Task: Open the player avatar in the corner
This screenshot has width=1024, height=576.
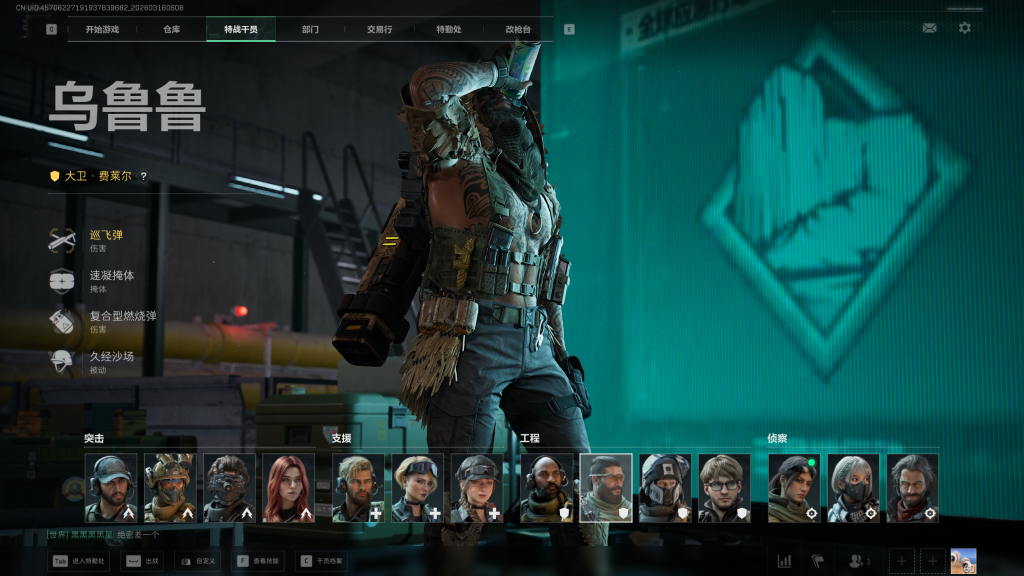Action: click(963, 561)
